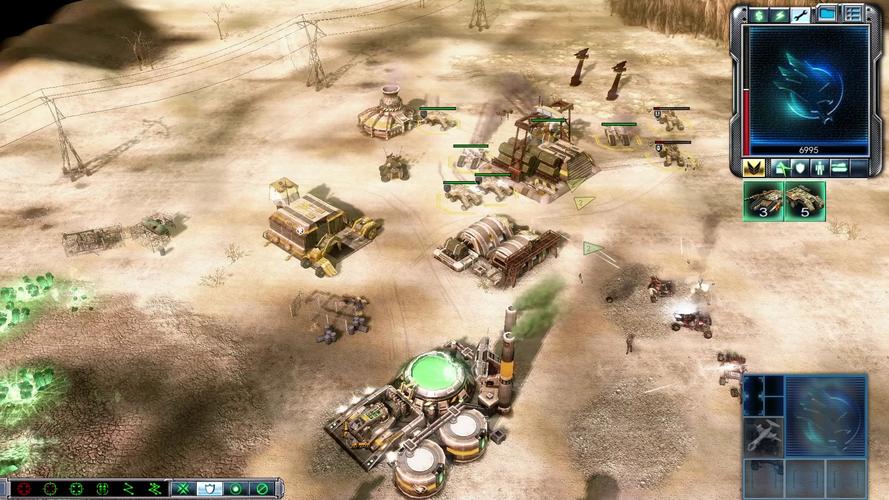Select the tank group numbered 3
The height and width of the screenshot is (500, 889).
(x=763, y=199)
